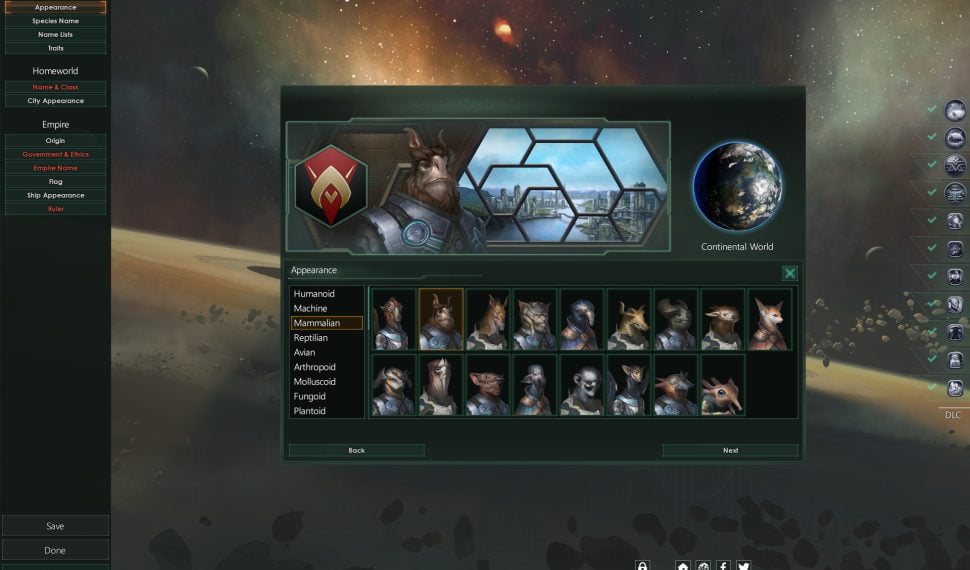The width and height of the screenshot is (970, 570).
Task: Proceed with the Next button
Action: click(730, 451)
